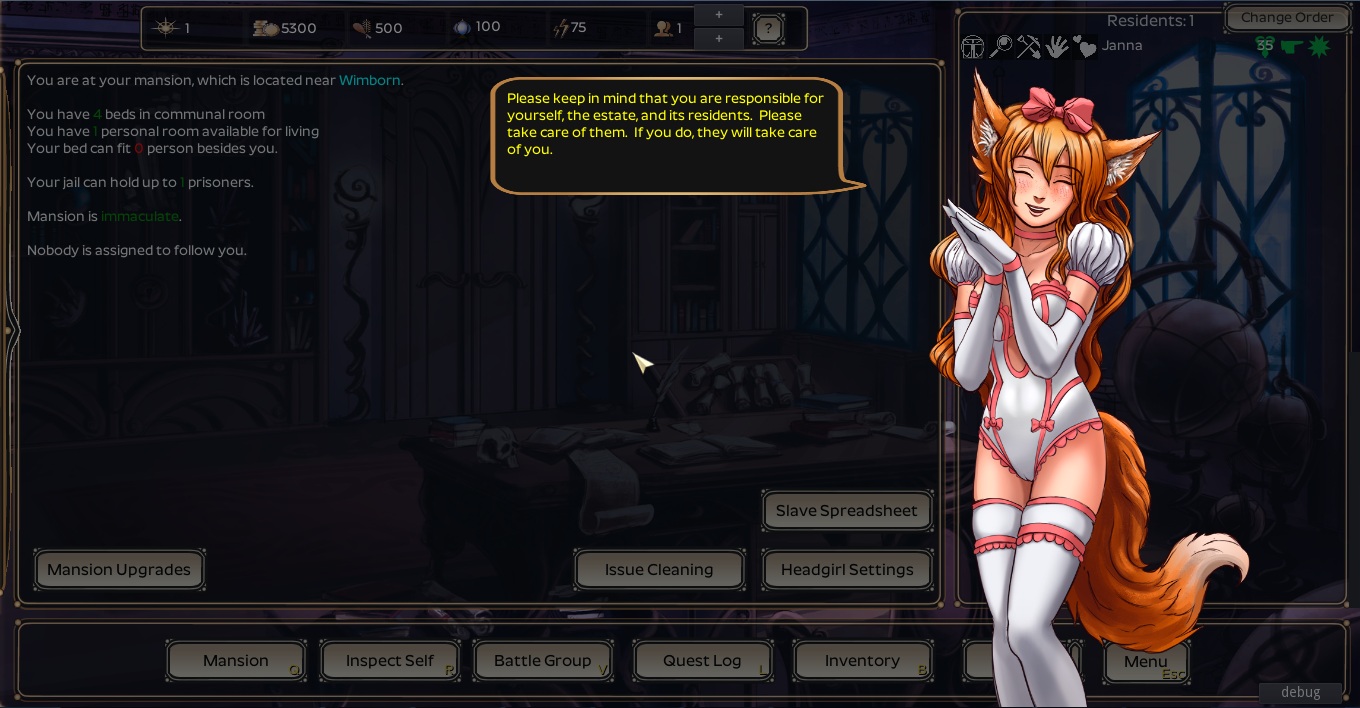Click Janna's body stats figure icon
This screenshot has width=1360, height=708.
pos(973,46)
